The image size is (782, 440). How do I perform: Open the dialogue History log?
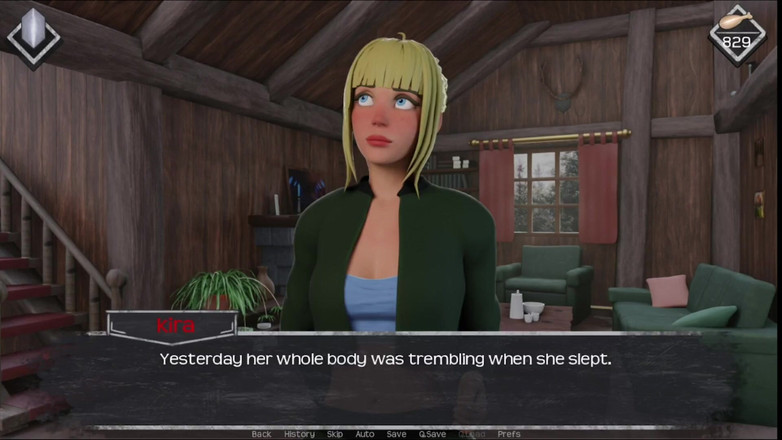pos(299,434)
